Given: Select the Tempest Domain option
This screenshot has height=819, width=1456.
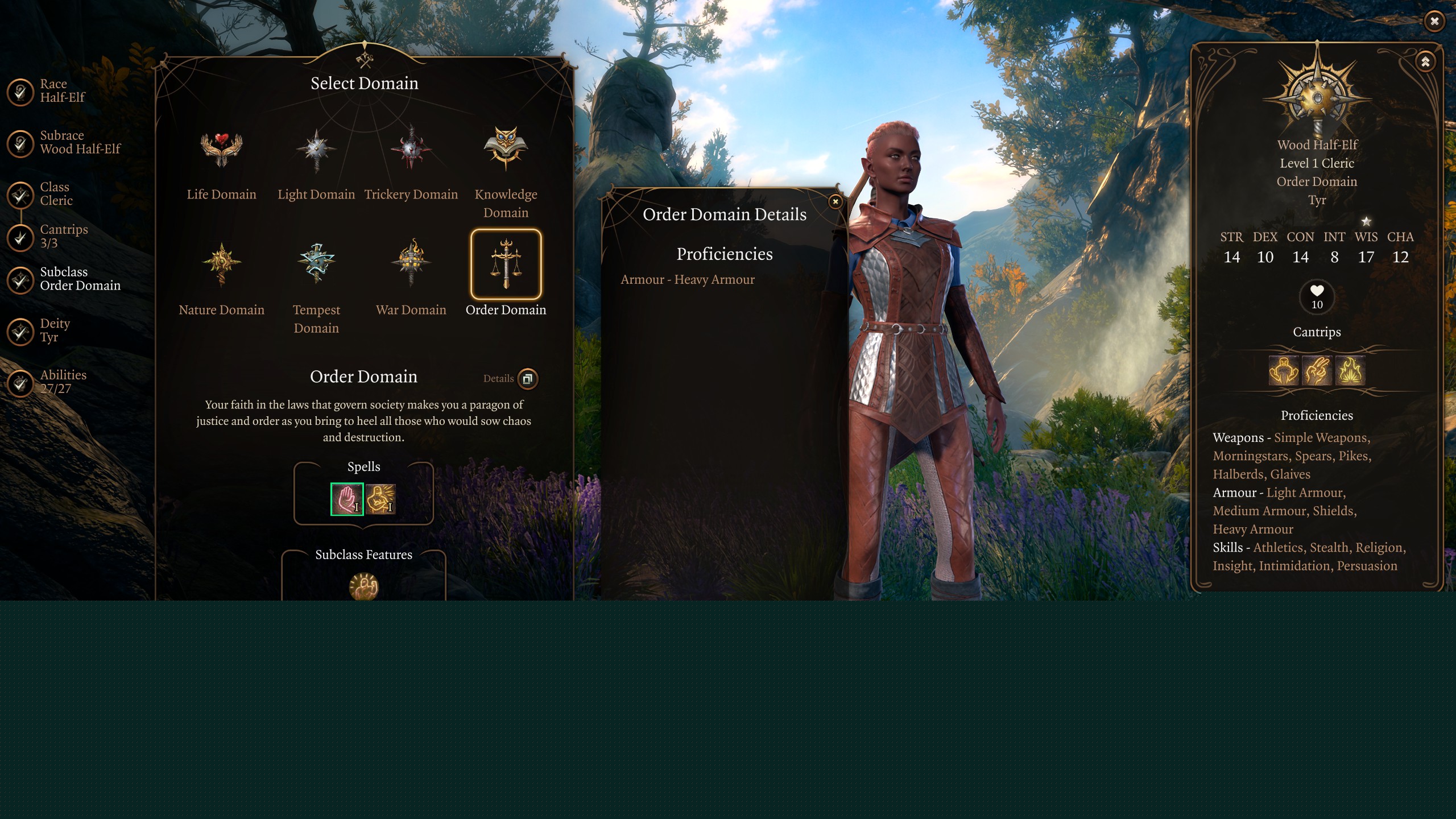Looking at the screenshot, I should [316, 264].
